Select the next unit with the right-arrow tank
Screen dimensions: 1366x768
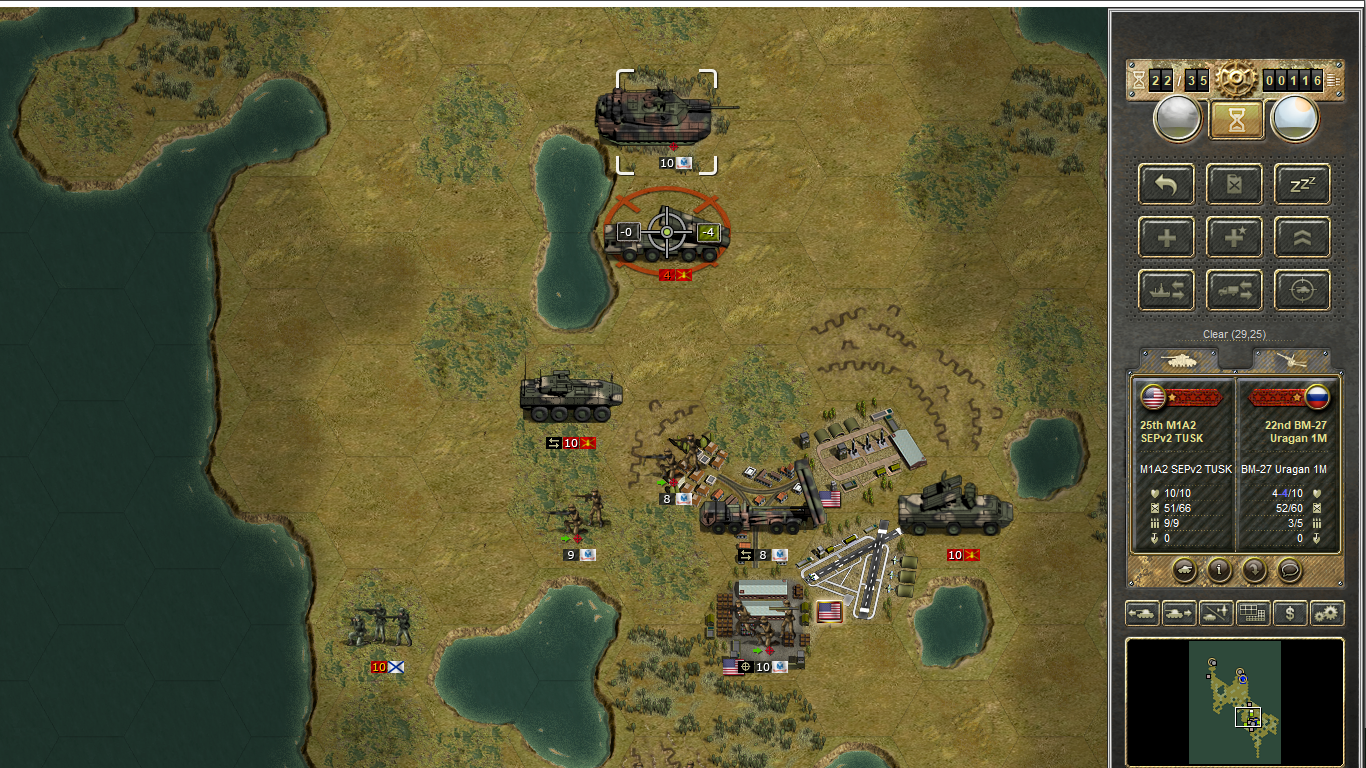click(x=1179, y=613)
